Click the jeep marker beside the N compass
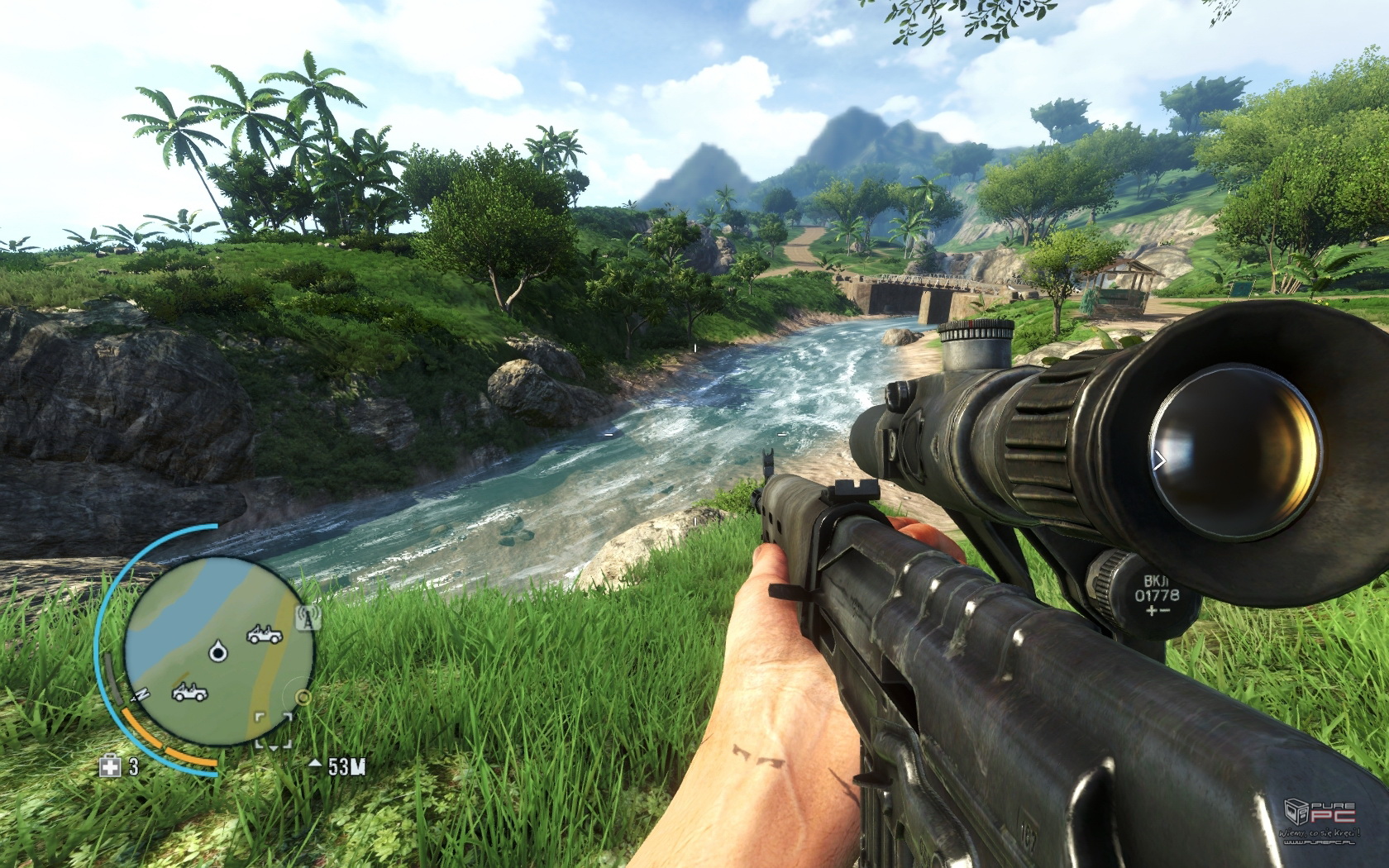Screen dimensions: 1389x868 (x=189, y=692)
